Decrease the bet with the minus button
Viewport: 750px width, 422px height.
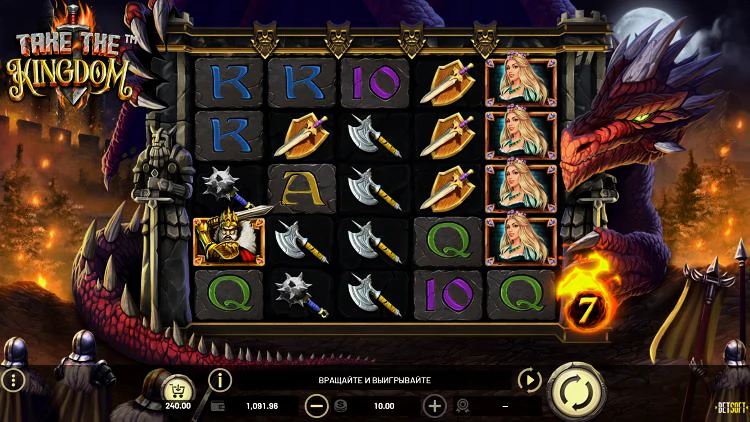[317, 406]
